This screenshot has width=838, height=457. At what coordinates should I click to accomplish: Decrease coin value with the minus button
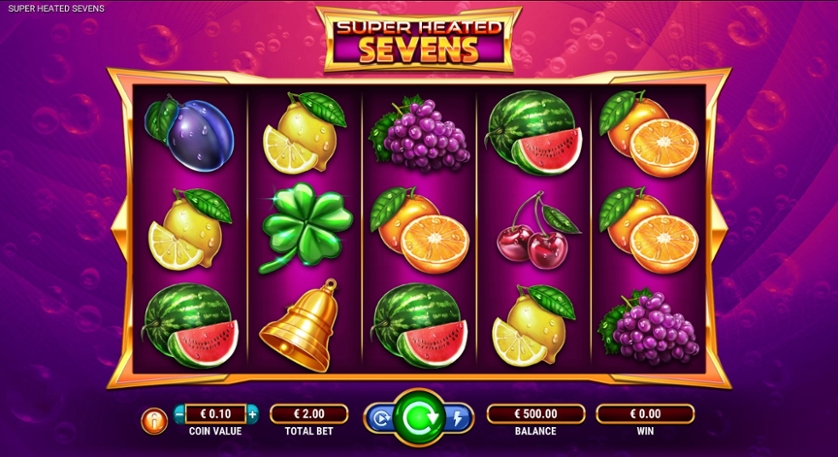pos(179,414)
